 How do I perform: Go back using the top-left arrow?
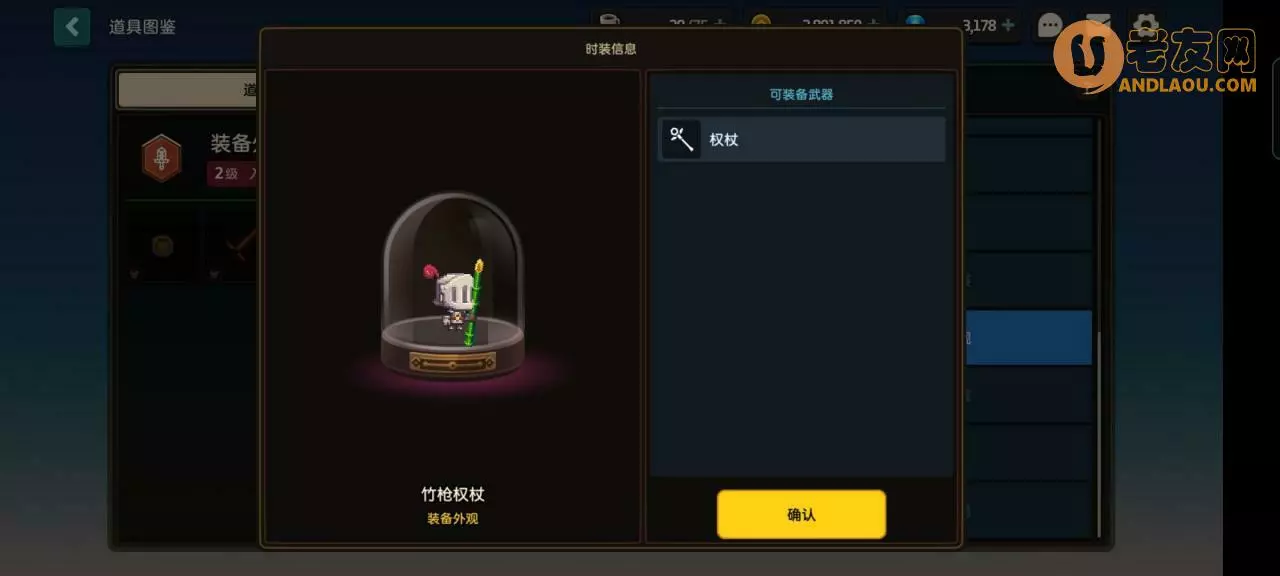(72, 27)
